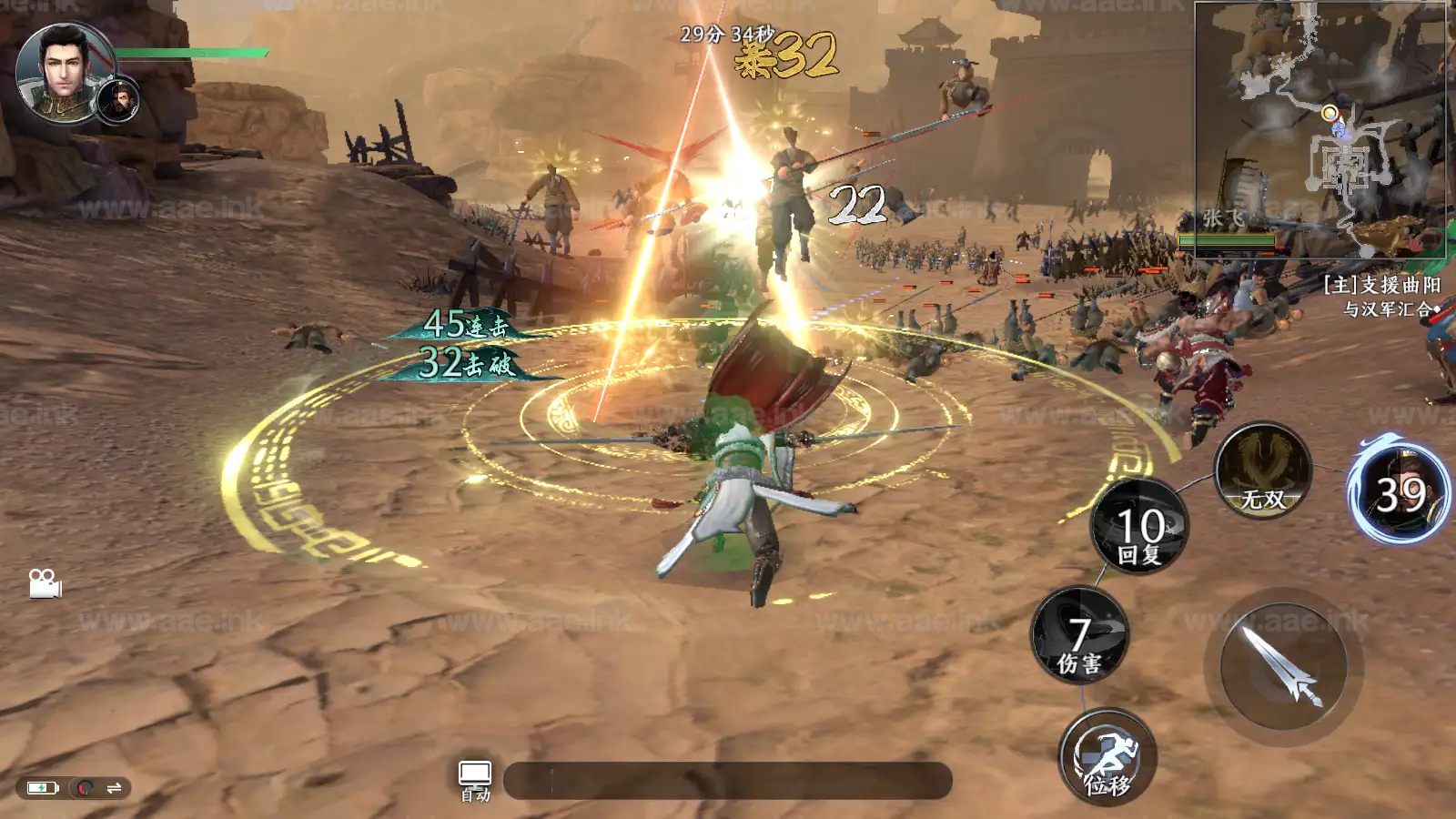
Task: Use the 回复 recovery skill
Action: [x=1140, y=527]
